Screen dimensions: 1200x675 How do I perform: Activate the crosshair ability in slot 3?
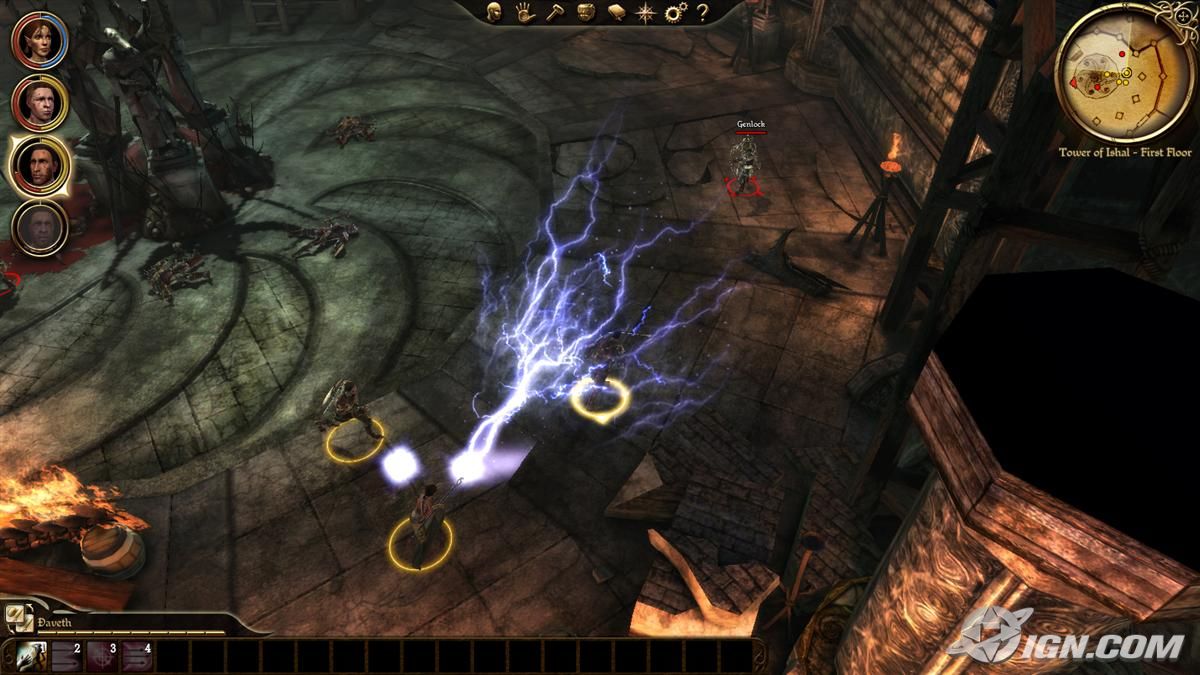click(x=101, y=656)
